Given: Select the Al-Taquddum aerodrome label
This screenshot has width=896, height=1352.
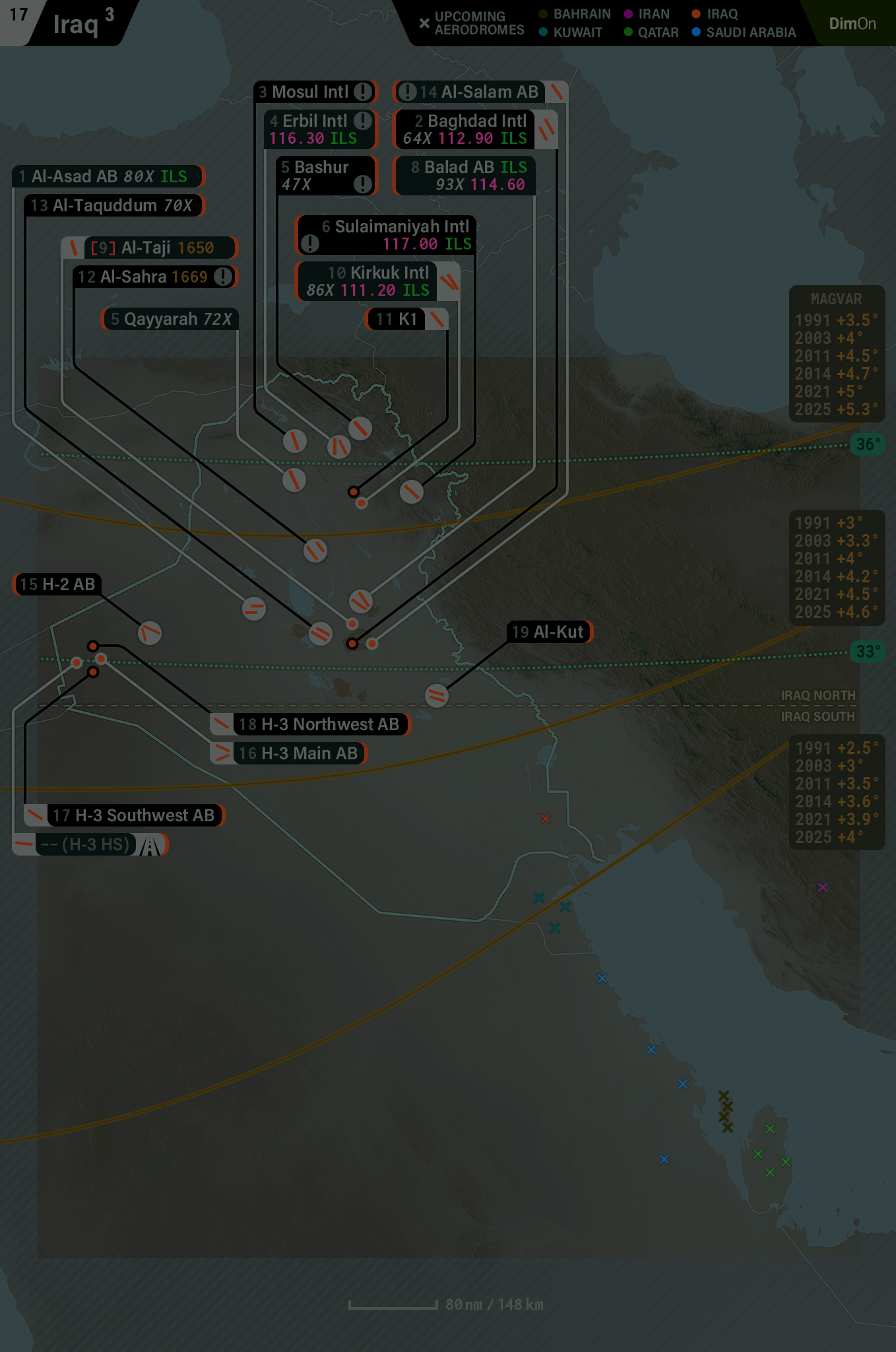Looking at the screenshot, I should point(113,205).
